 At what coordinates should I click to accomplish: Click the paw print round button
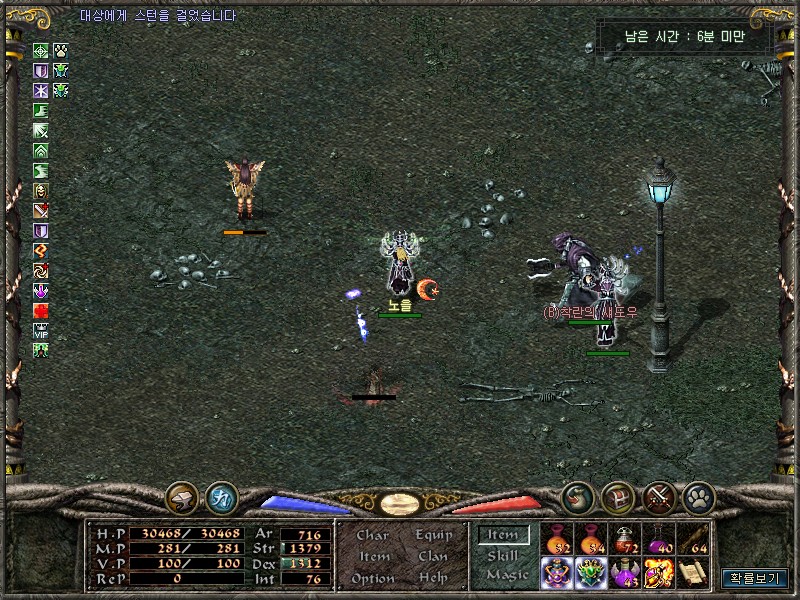697,495
